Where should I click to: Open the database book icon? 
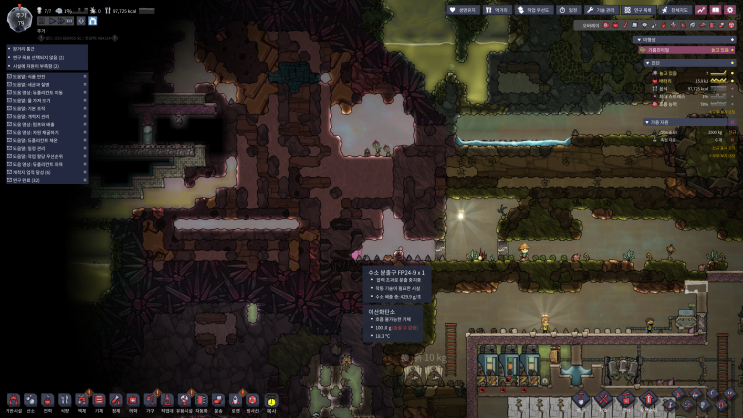(x=716, y=9)
